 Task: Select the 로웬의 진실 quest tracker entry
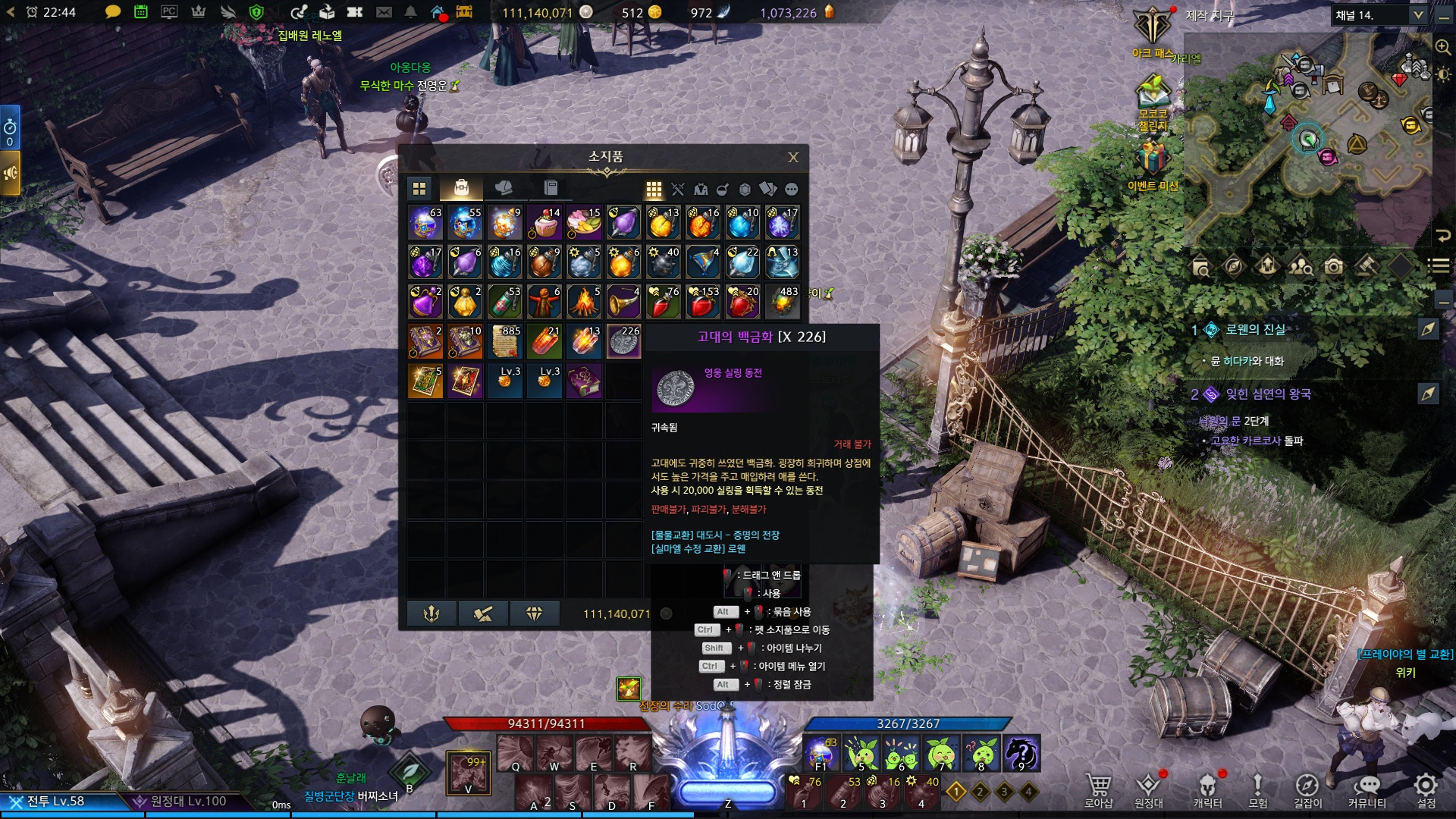click(1255, 329)
